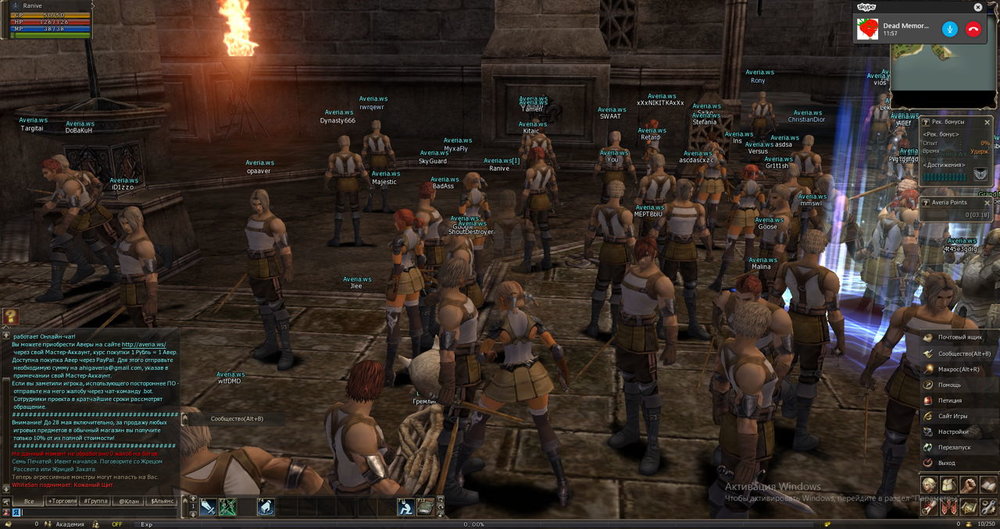Open the Настройки settings entry
Image resolution: width=1000 pixels, height=529 pixels.
(x=955, y=431)
